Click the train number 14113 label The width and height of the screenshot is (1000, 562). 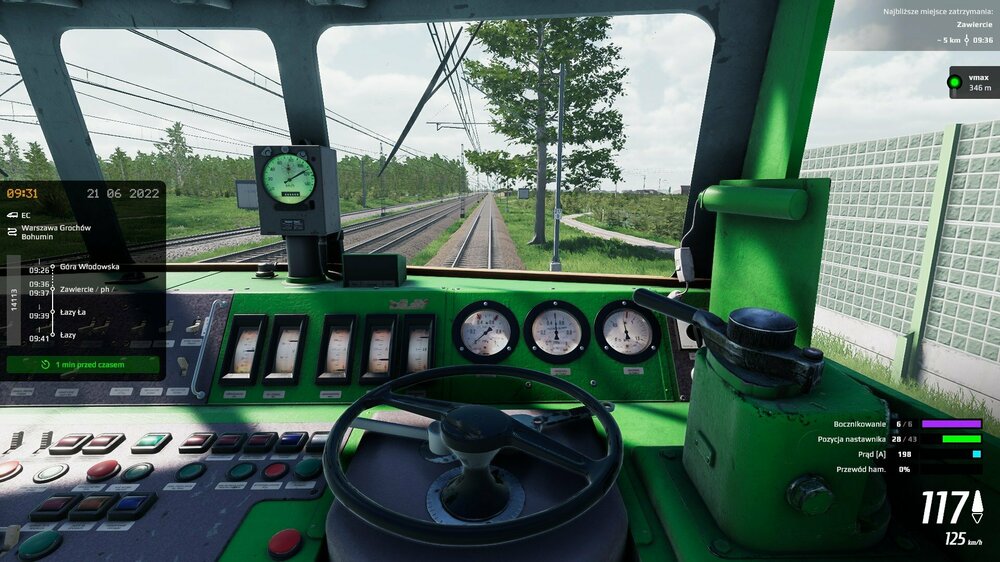coord(14,301)
